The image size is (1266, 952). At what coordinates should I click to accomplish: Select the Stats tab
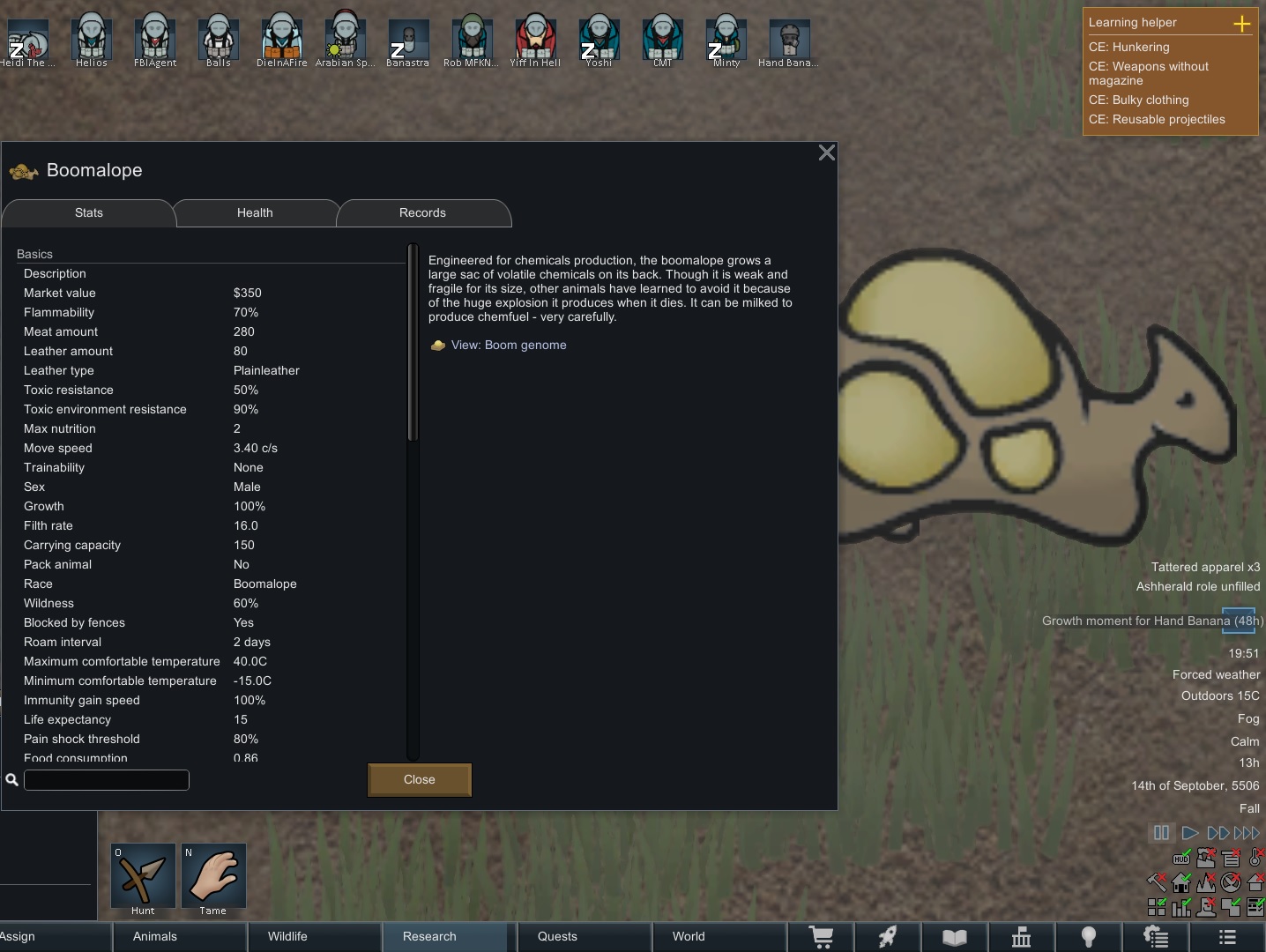(89, 213)
